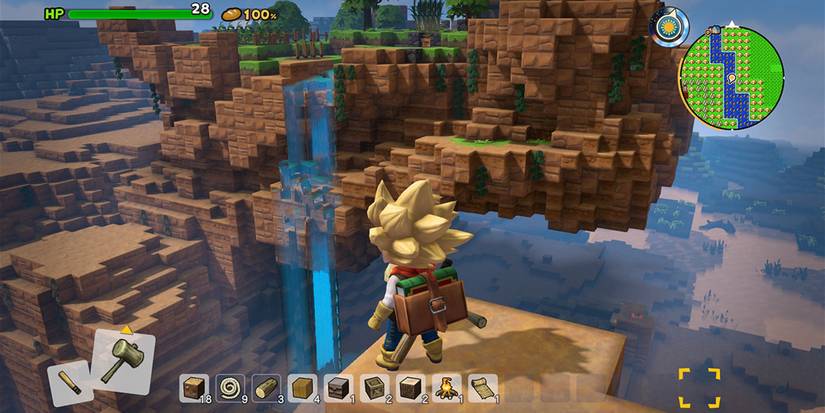Viewport: 825px width, 413px height.
Task: Click the bread hunger meter icon
Action: (x=231, y=14)
